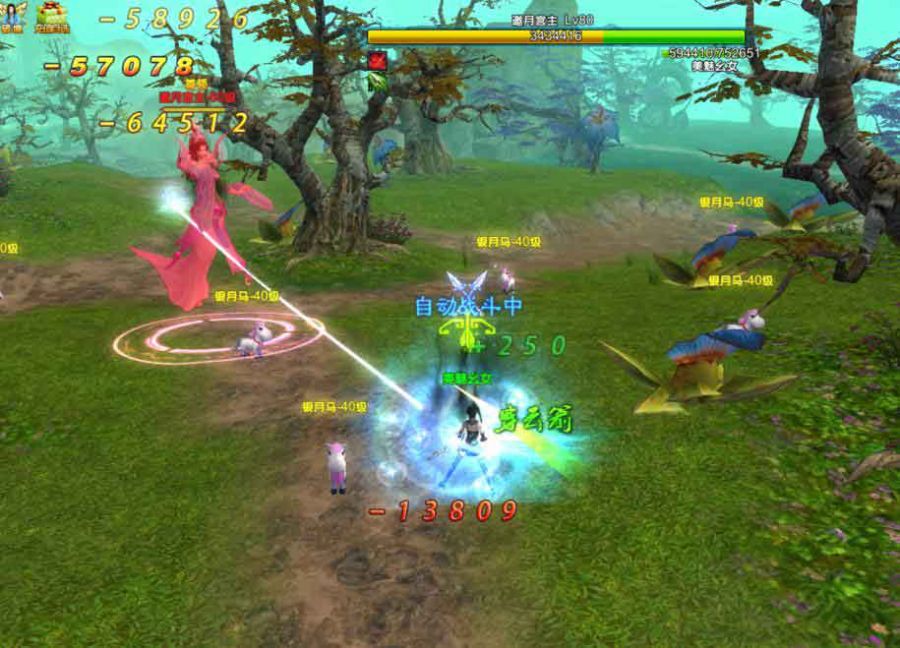Open the winged character portrait icon
The height and width of the screenshot is (648, 900).
(x=13, y=15)
